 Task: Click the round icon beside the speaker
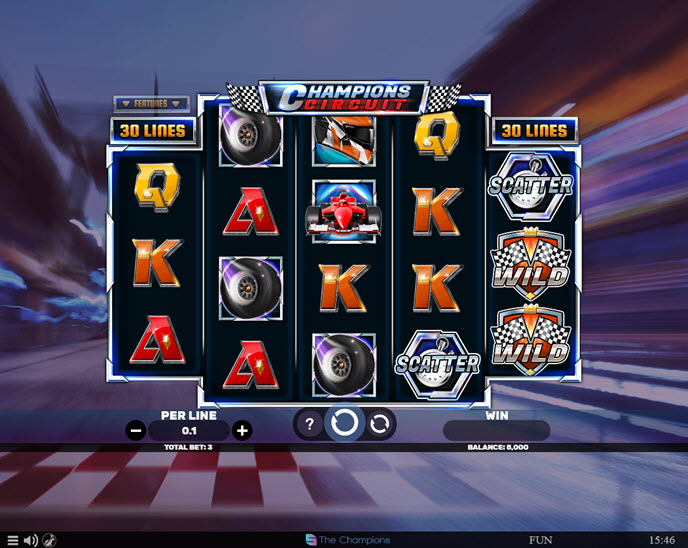click(x=49, y=540)
